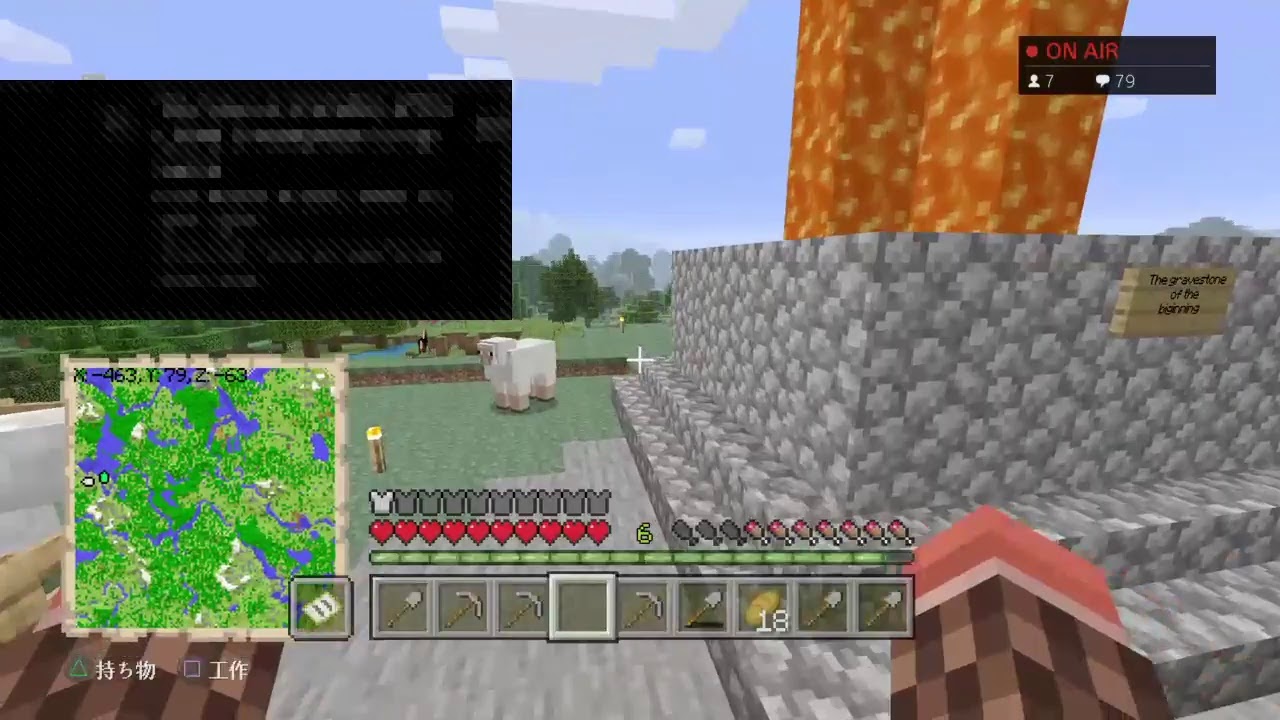Click the currently selected empty hotbar slot
The image size is (1280, 720).
584,605
